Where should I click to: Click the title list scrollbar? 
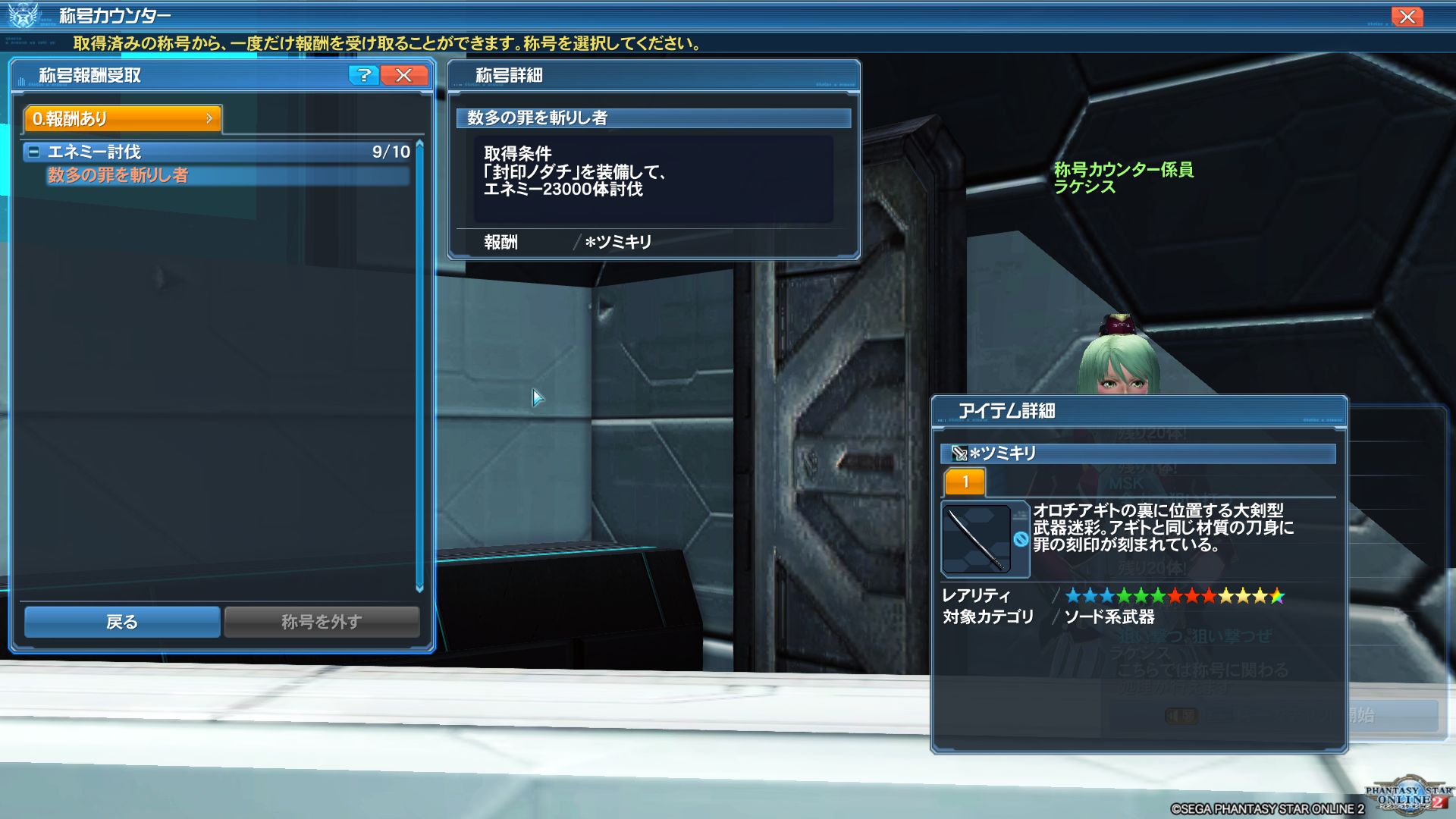tap(419, 364)
